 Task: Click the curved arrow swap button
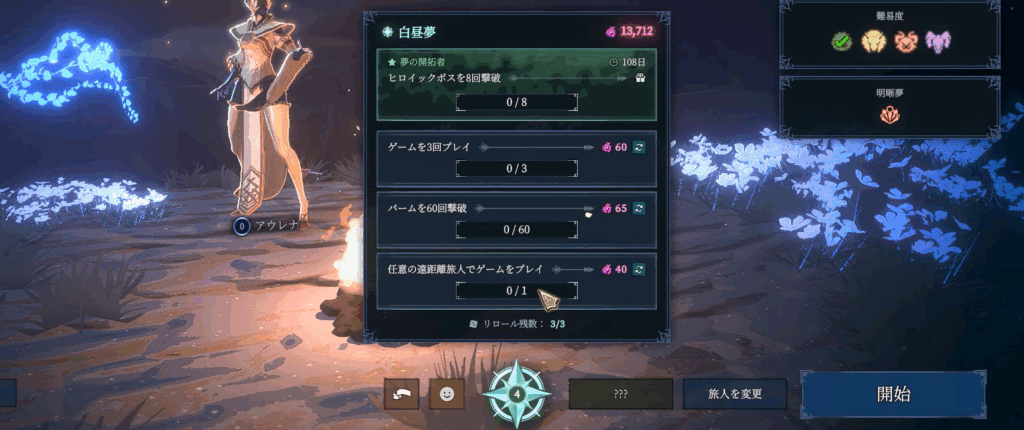click(401, 394)
